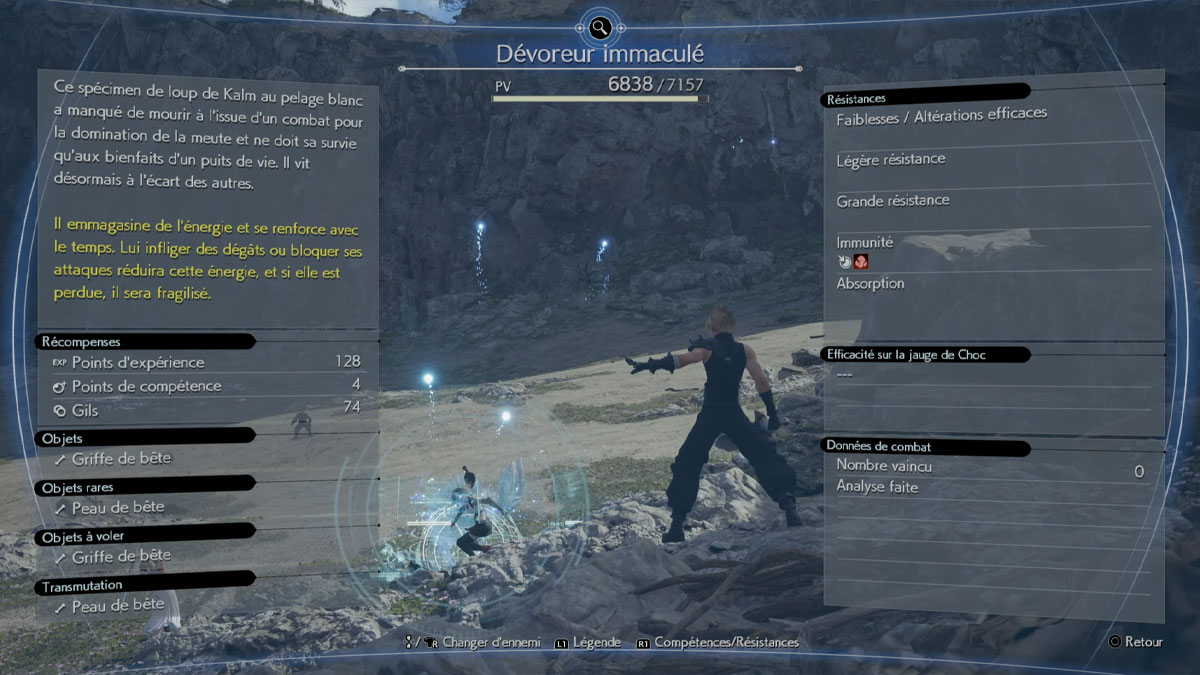Choose Griffe de bête under Objets à voler
Screen dimensions: 1200x675
point(121,555)
